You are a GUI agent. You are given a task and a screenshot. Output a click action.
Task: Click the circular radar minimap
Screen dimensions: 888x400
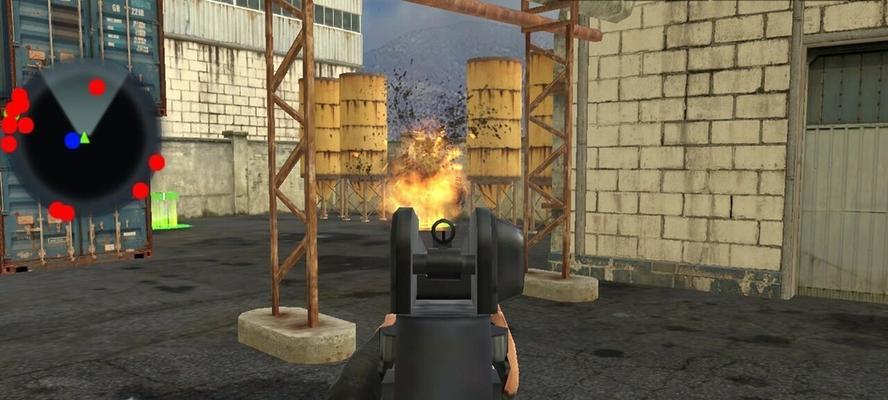point(82,140)
